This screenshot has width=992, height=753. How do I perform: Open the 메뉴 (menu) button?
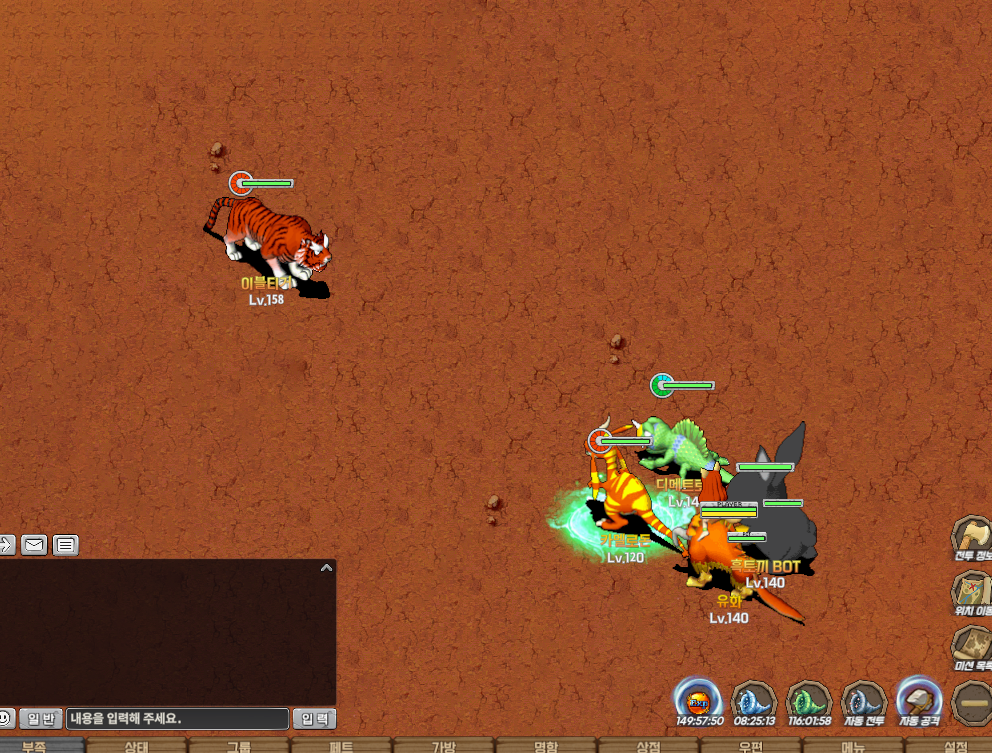852,746
